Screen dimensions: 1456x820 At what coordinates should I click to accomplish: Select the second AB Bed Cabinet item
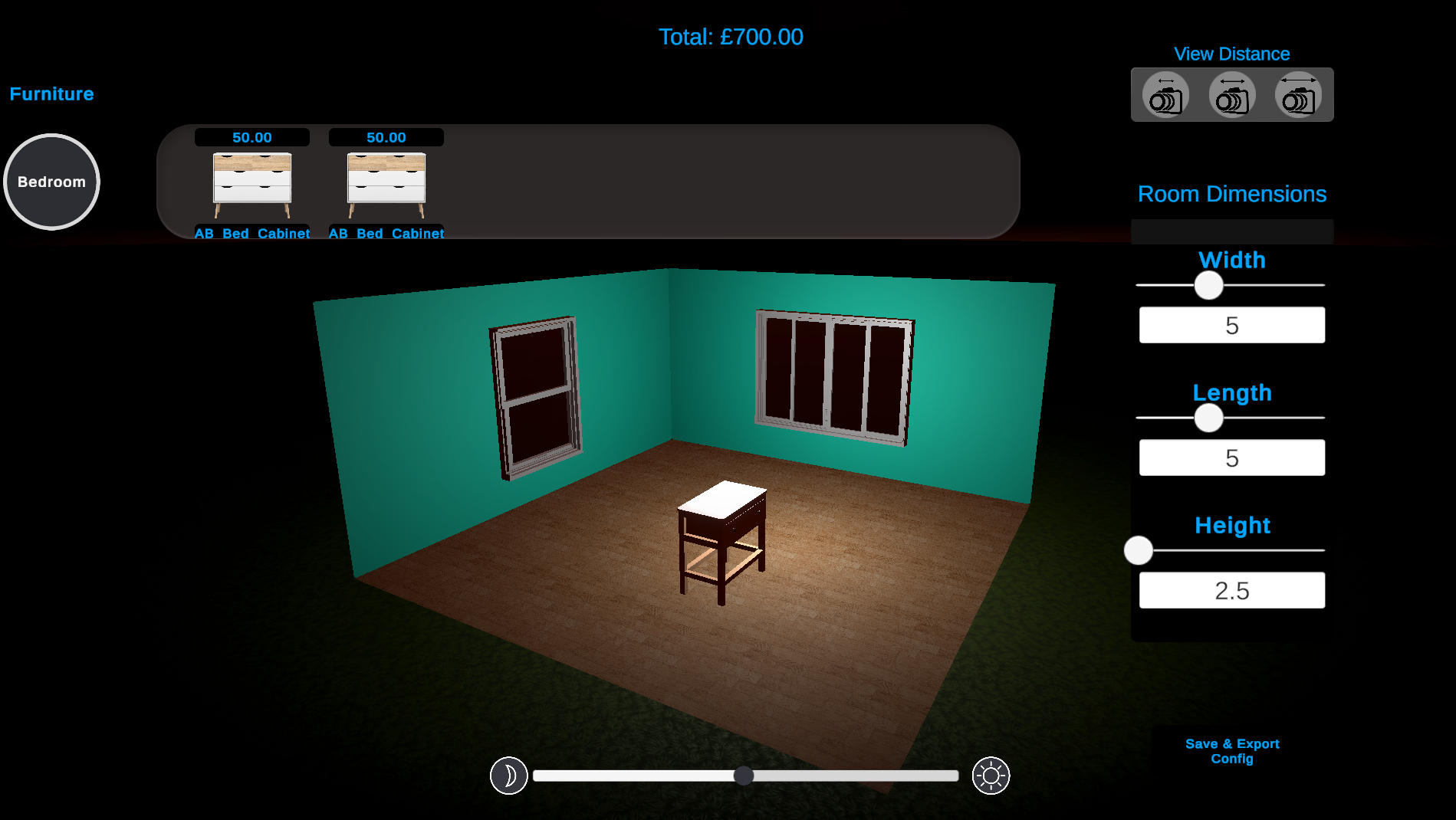pos(386,184)
